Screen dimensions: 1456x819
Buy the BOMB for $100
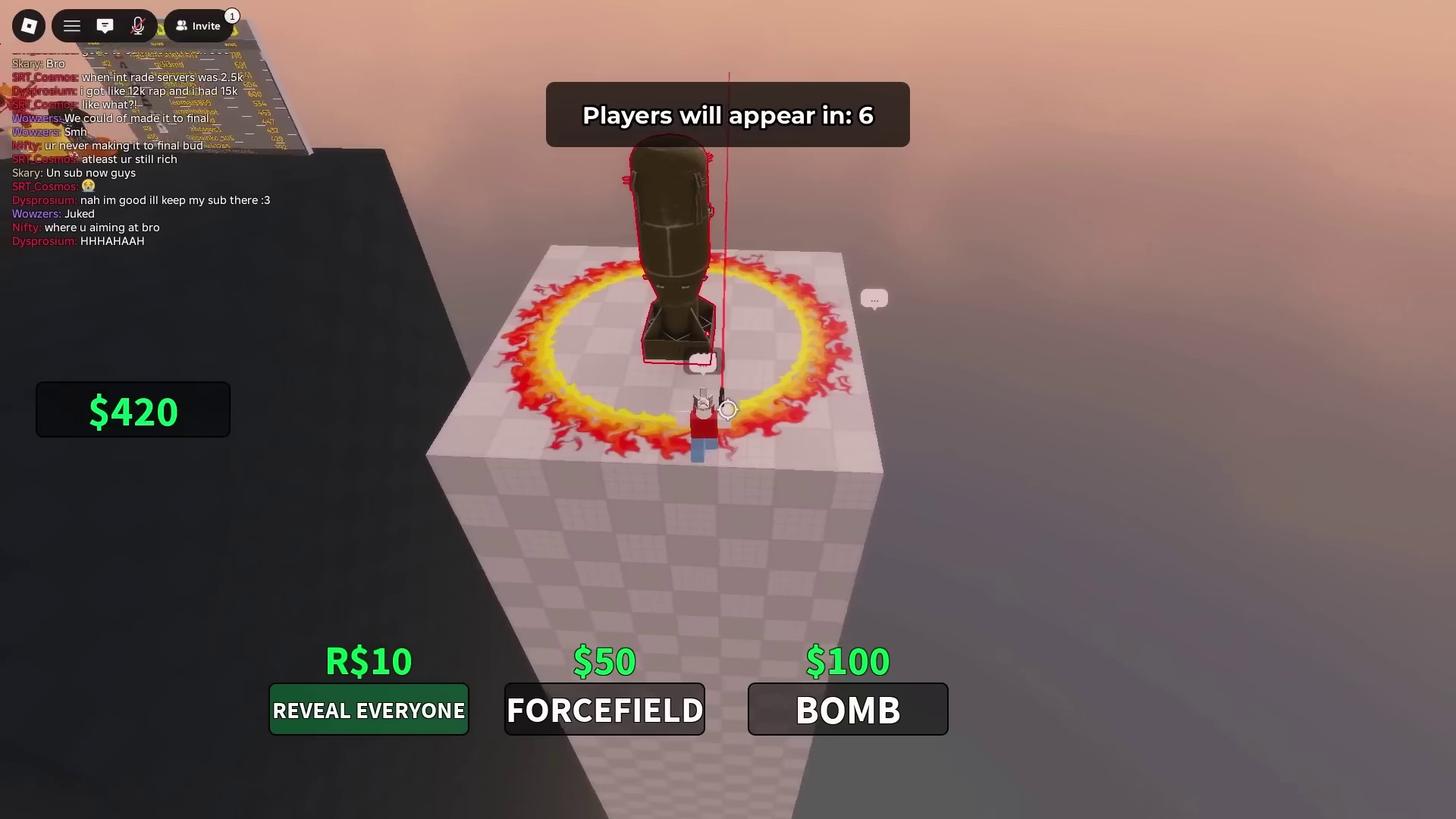click(847, 710)
